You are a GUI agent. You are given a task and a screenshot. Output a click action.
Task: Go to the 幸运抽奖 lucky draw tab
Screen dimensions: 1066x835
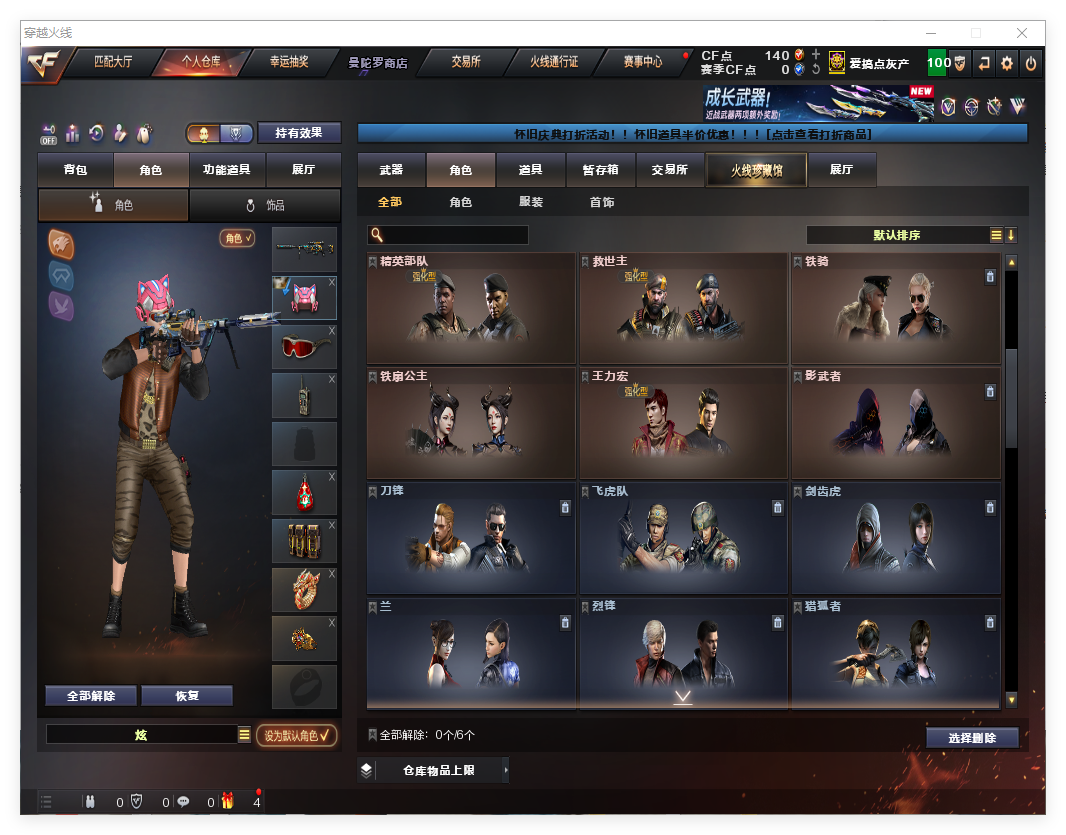(x=289, y=62)
